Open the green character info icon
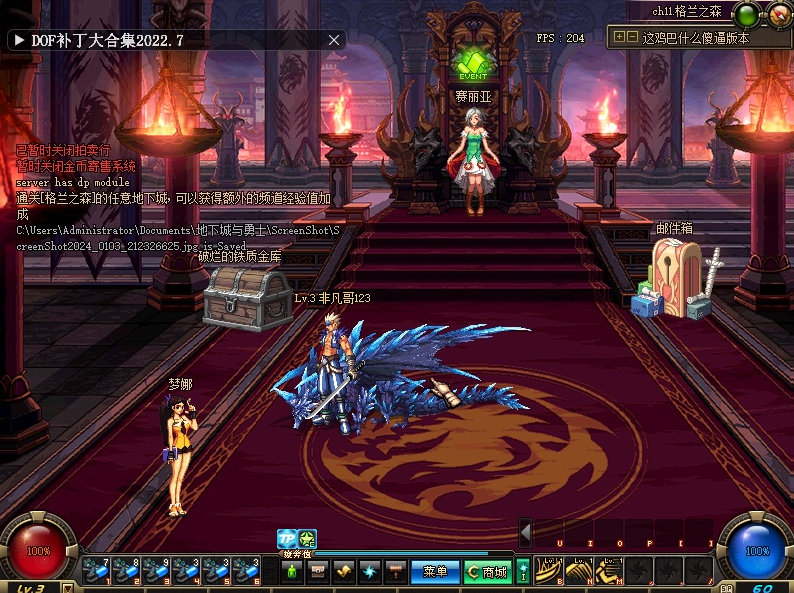 click(292, 572)
